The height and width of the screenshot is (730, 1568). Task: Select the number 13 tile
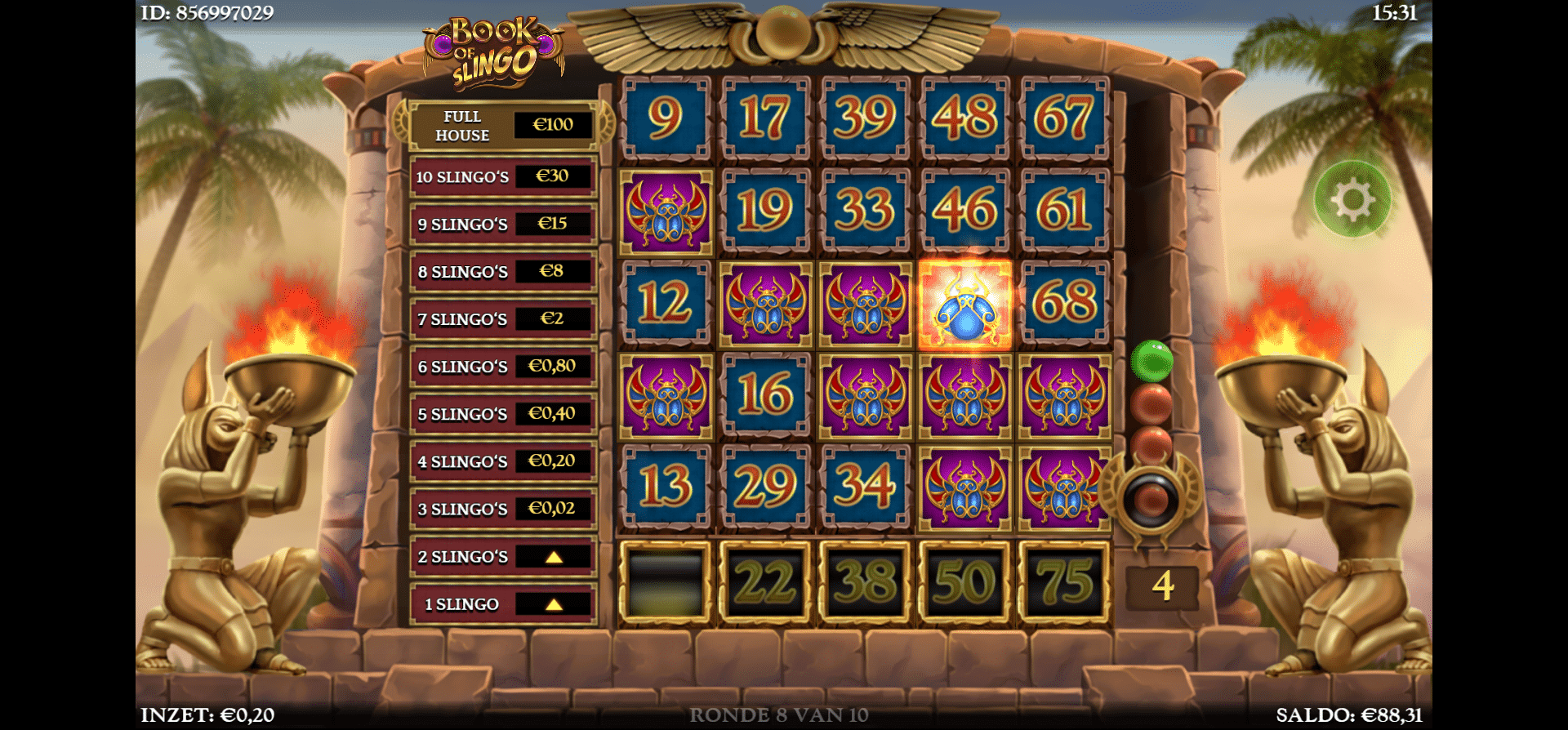666,487
